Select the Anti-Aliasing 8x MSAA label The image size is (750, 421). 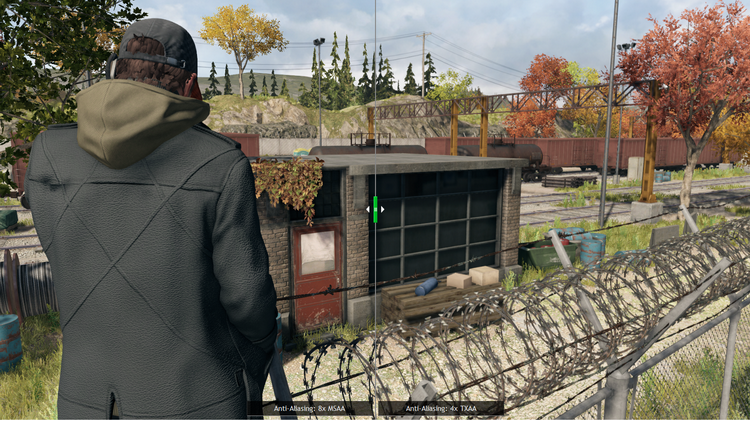[x=310, y=408]
